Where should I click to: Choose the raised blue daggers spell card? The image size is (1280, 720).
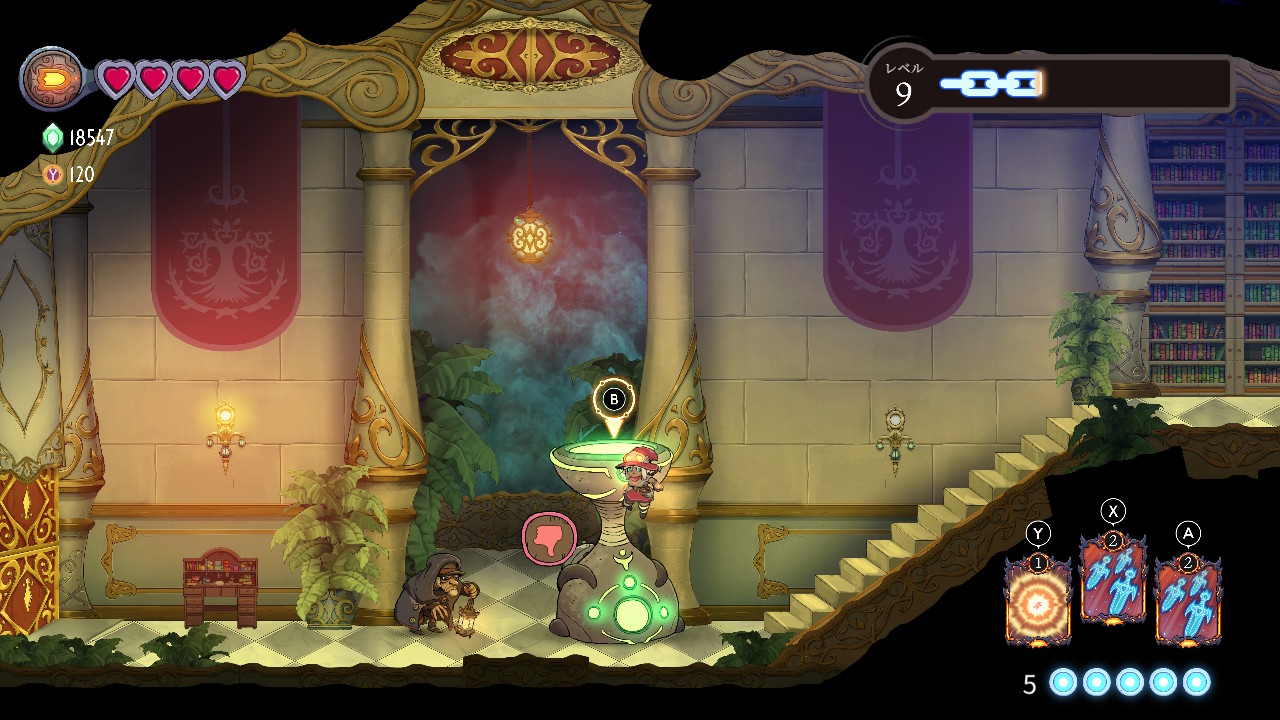coord(1112,580)
